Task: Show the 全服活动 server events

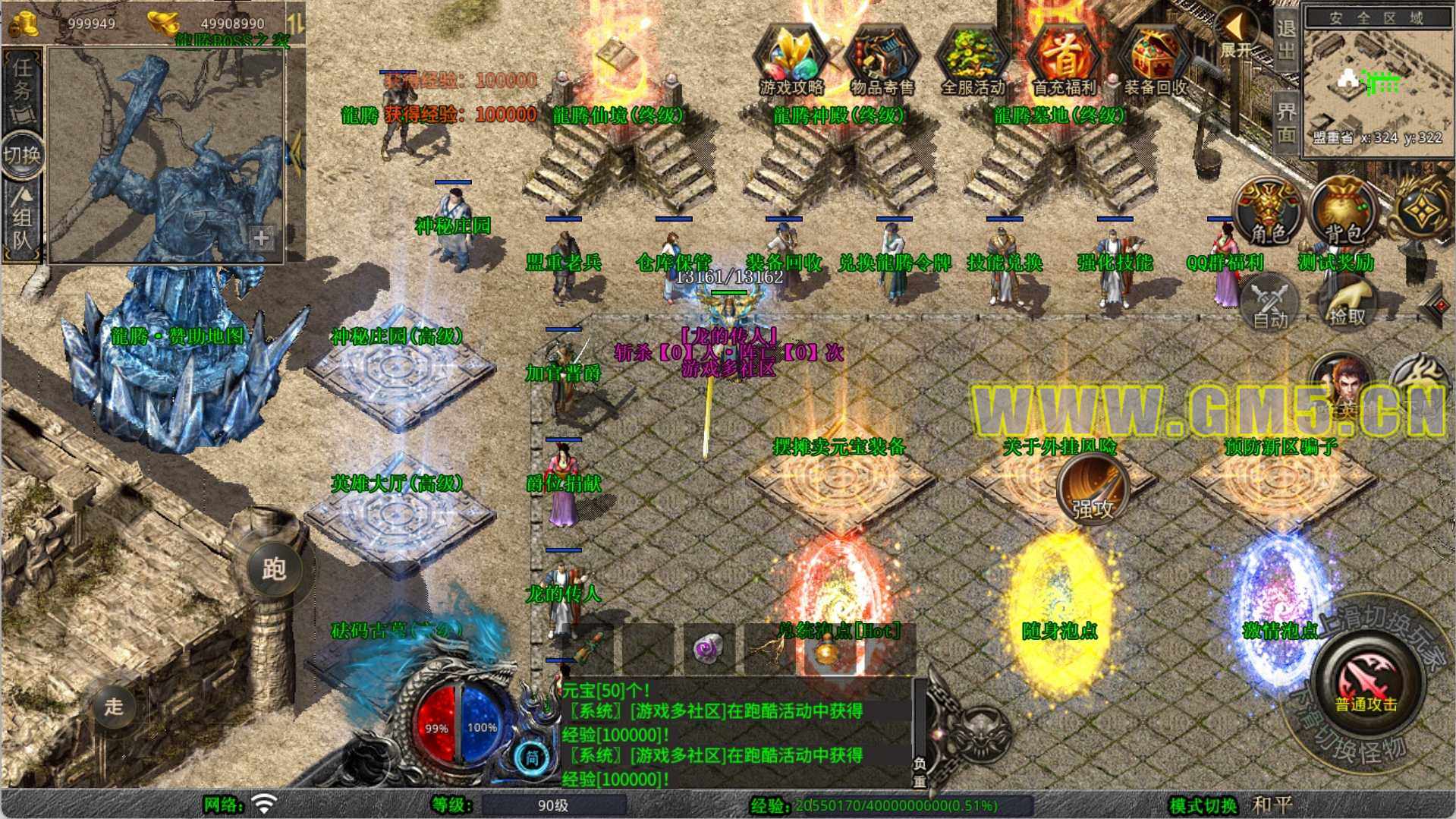Action: click(x=973, y=61)
